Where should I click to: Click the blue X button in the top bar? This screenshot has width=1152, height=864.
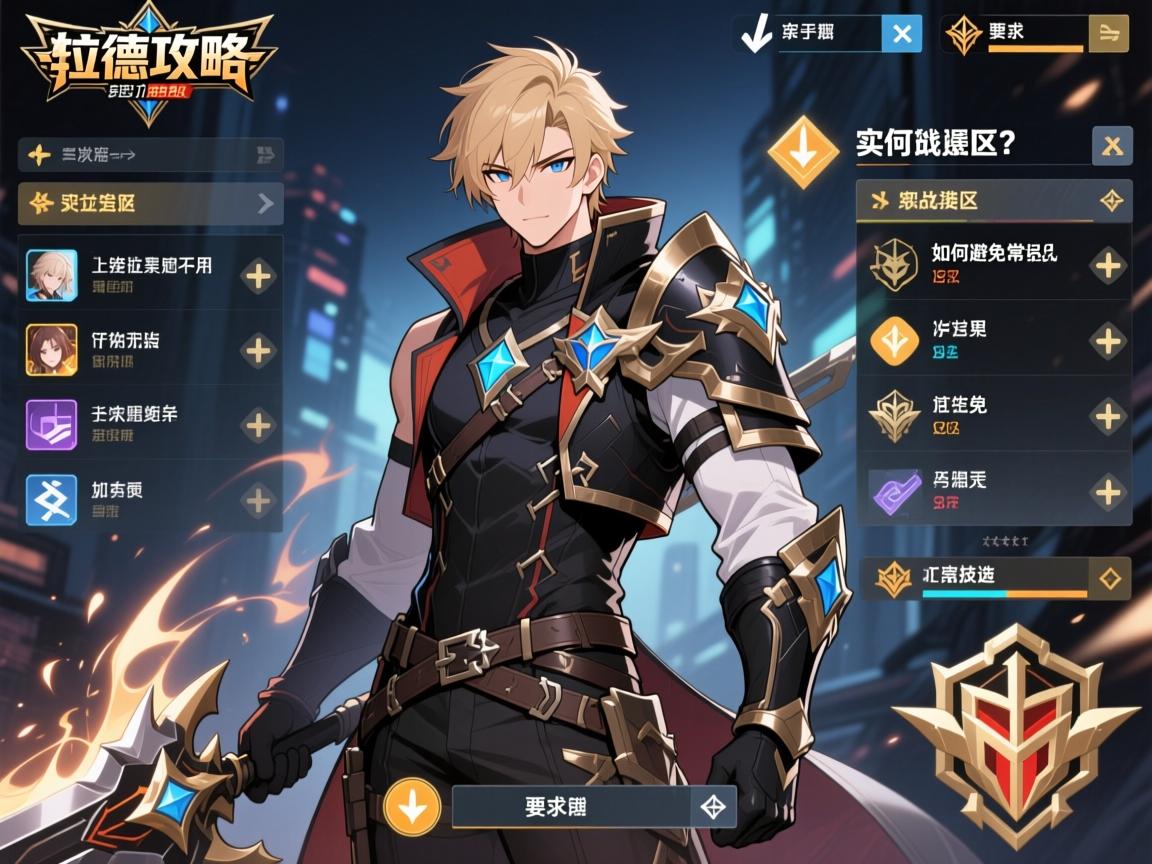tap(901, 34)
